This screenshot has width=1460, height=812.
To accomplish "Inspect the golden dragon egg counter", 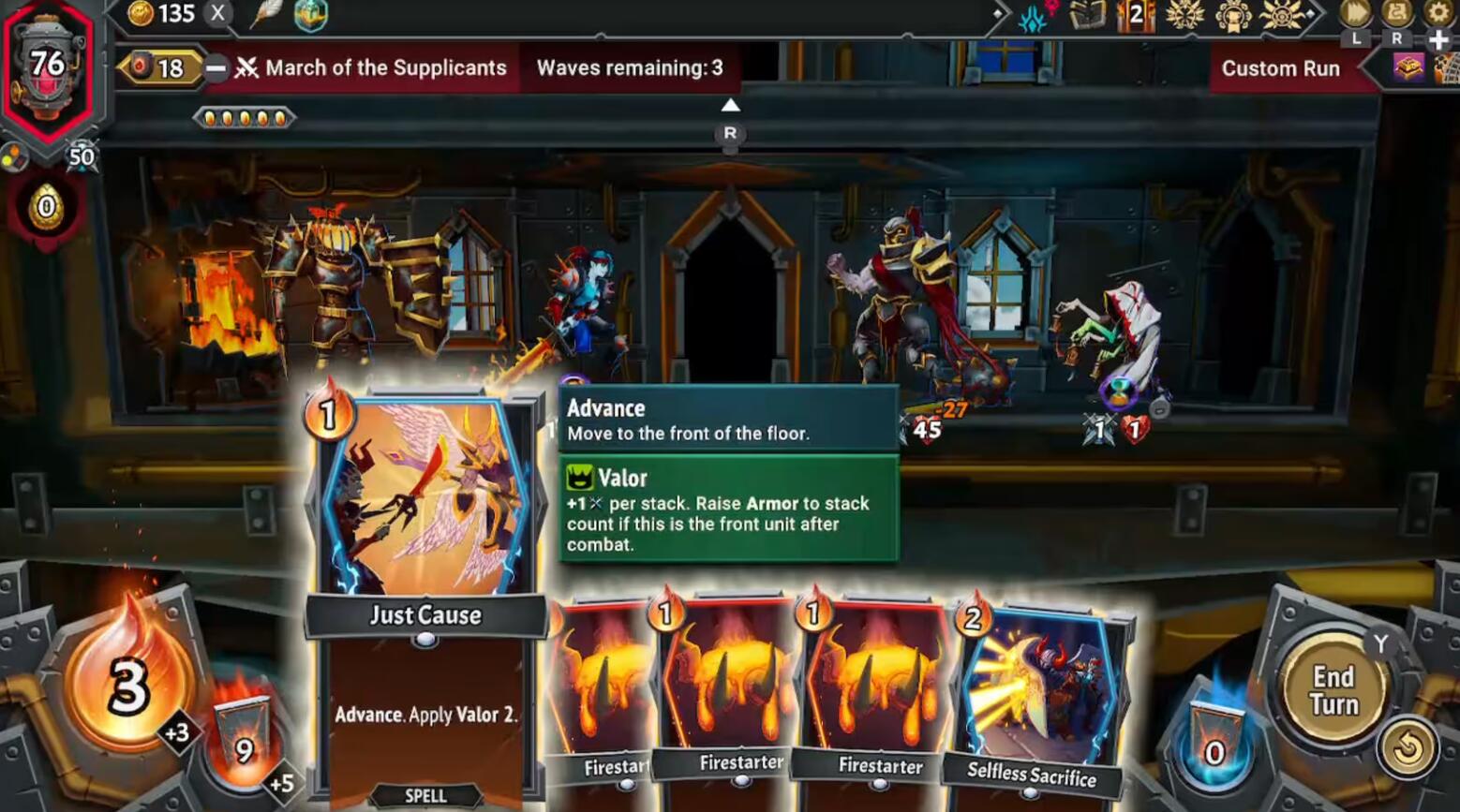I will pyautogui.click(x=46, y=206).
